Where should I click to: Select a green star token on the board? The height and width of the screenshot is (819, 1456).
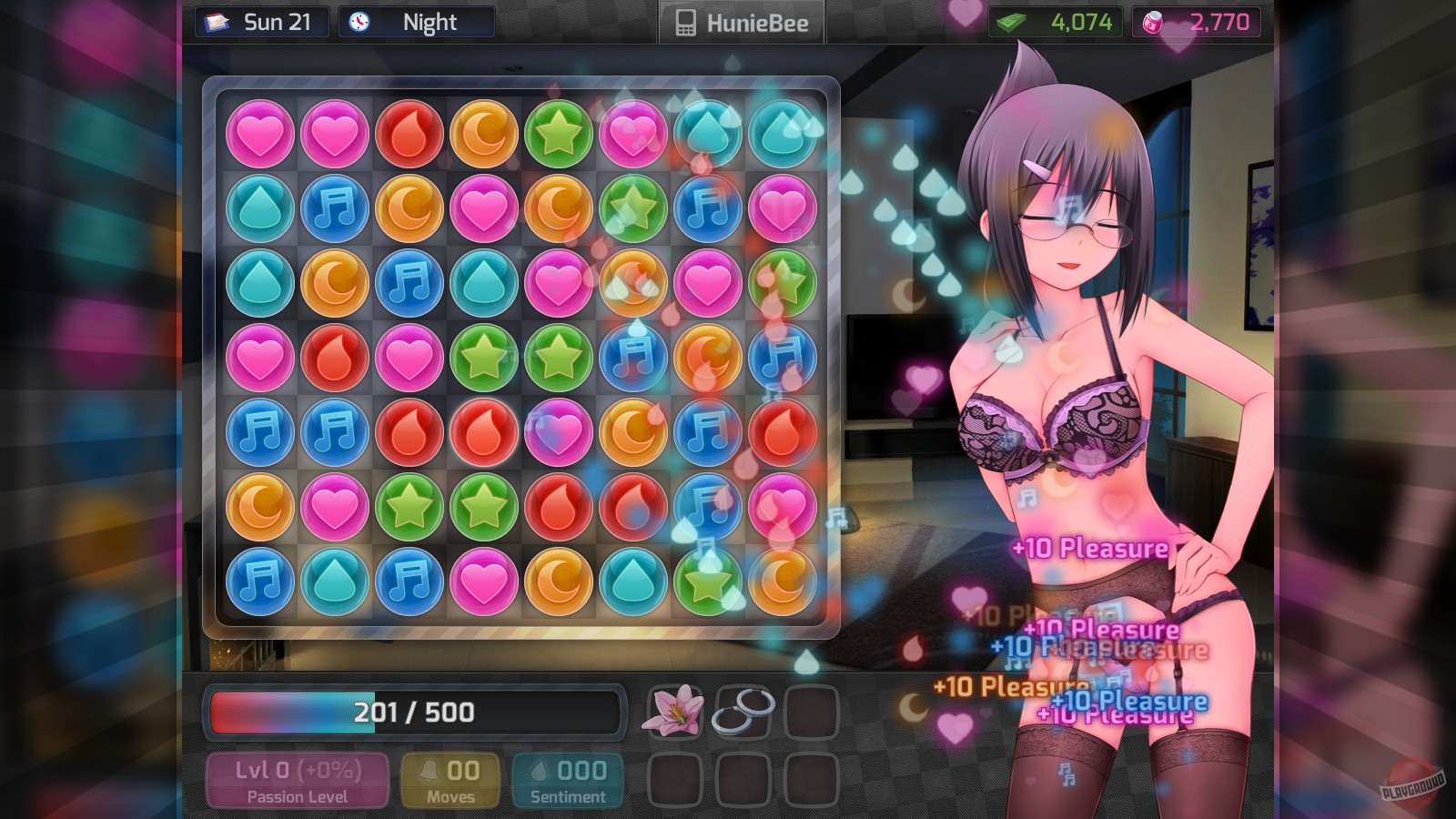(x=558, y=133)
